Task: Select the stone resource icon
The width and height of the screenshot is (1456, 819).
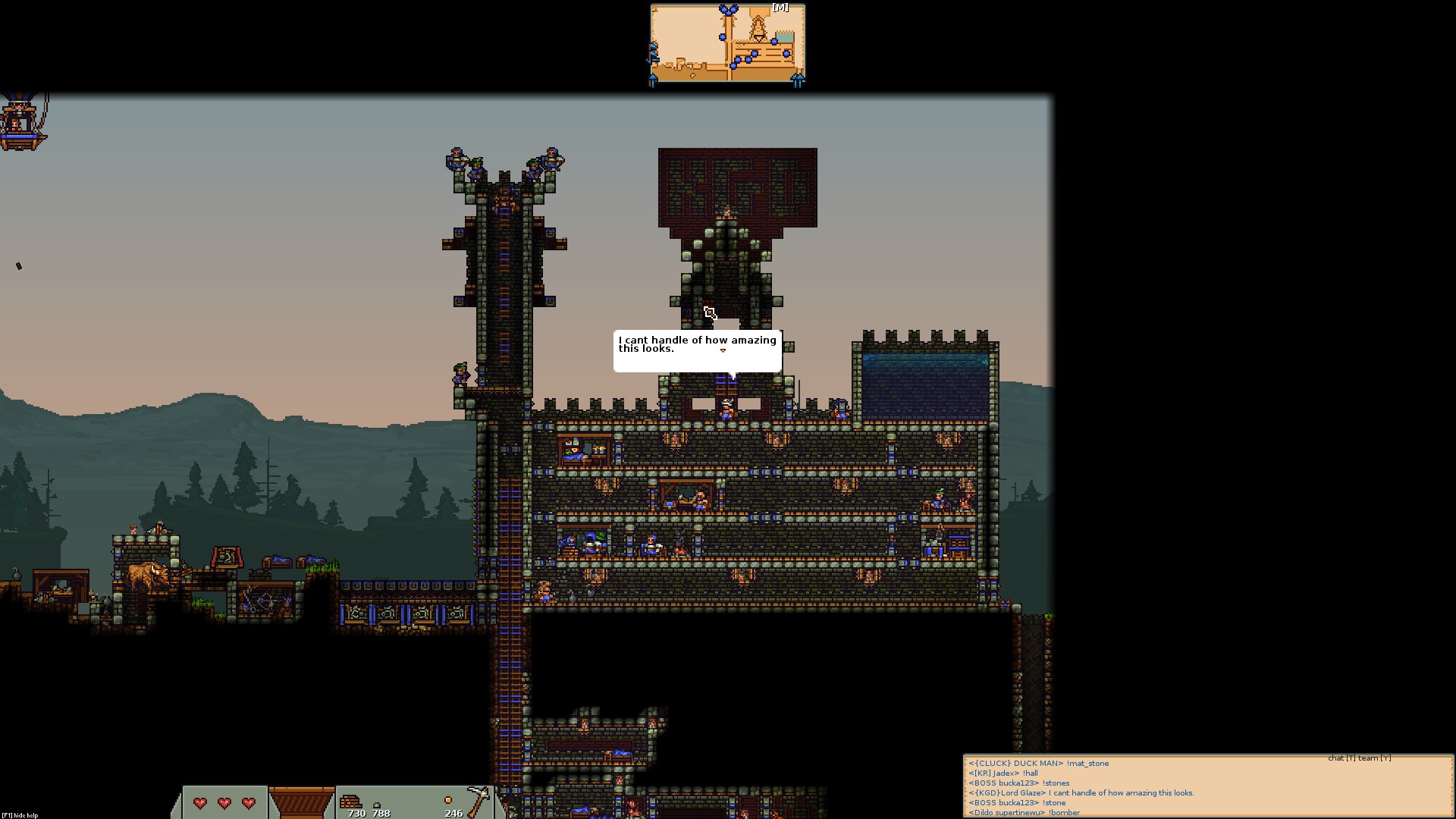Action: 377,805
